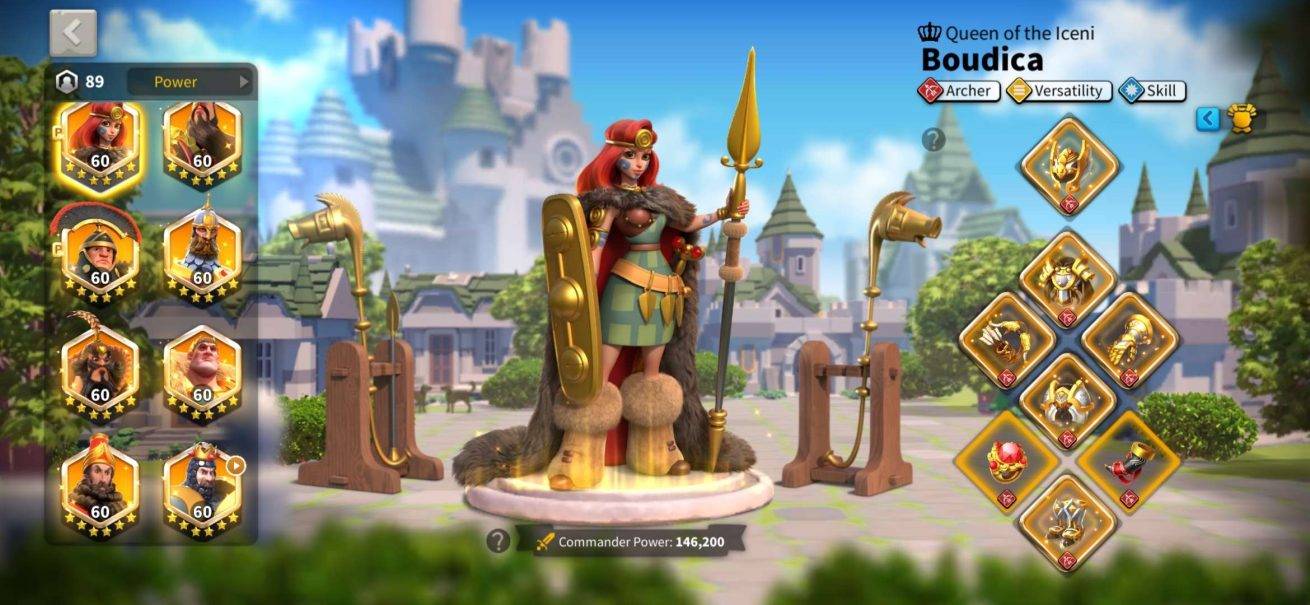Open help icon beside Commander Power
This screenshot has height=605, width=1310.
tap(498, 541)
